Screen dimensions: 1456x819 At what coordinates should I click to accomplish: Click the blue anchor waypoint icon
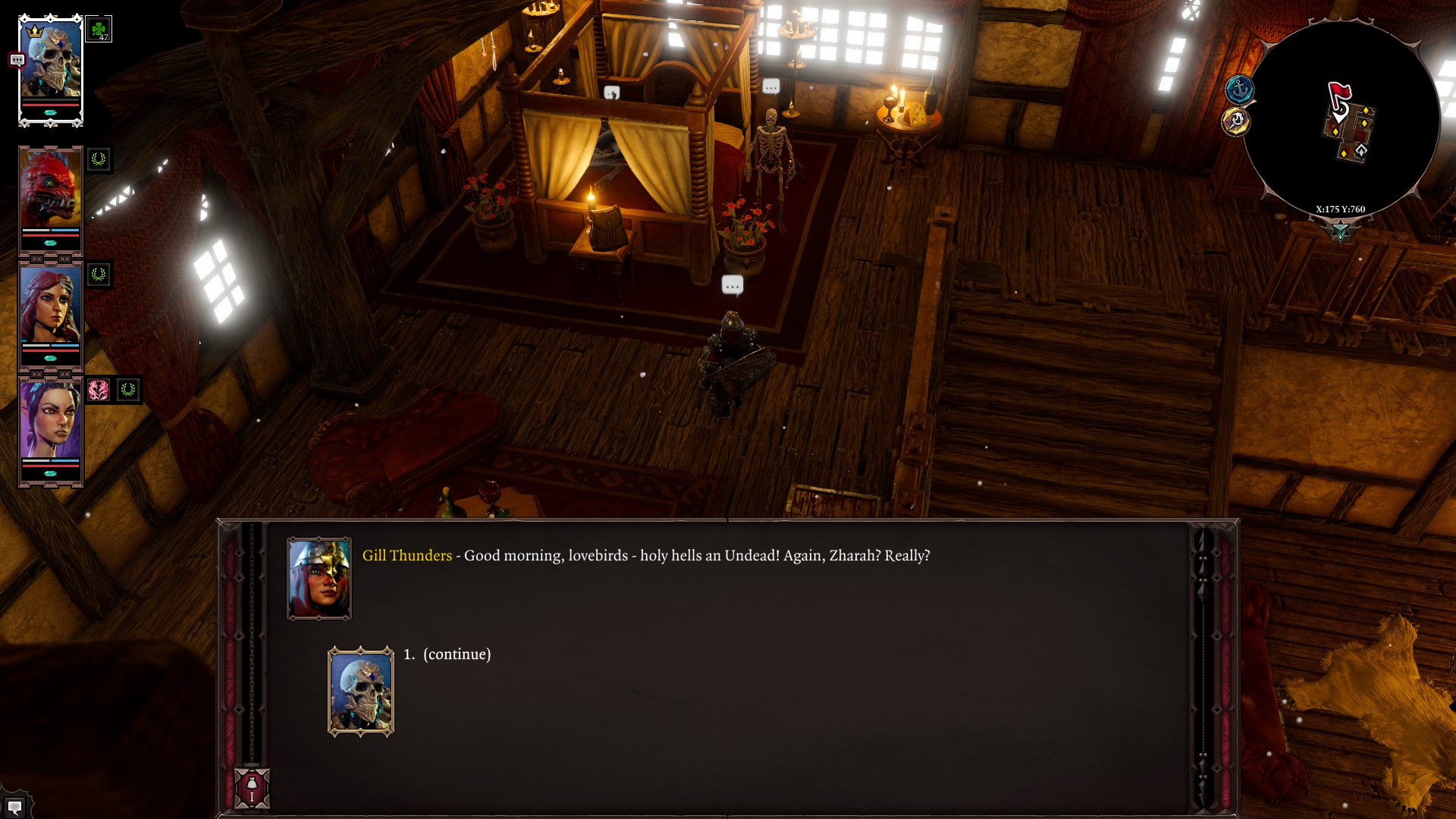(1240, 90)
